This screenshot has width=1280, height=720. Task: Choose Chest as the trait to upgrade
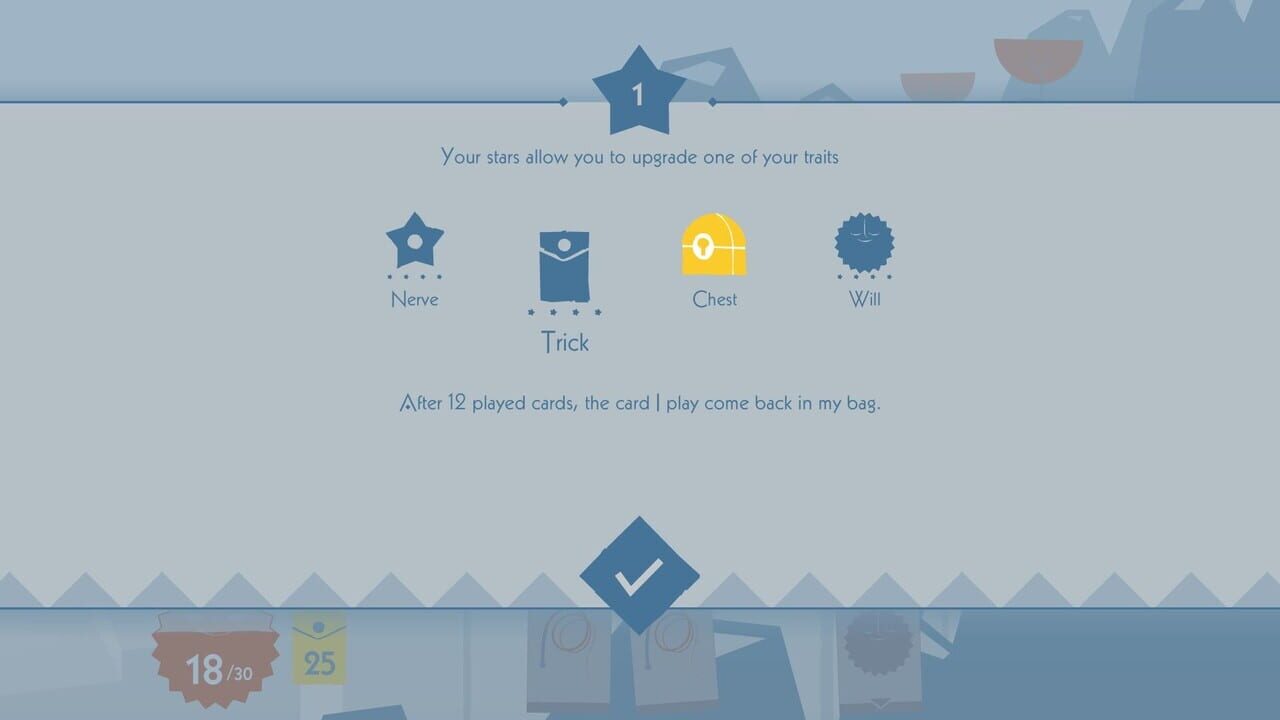coord(713,243)
